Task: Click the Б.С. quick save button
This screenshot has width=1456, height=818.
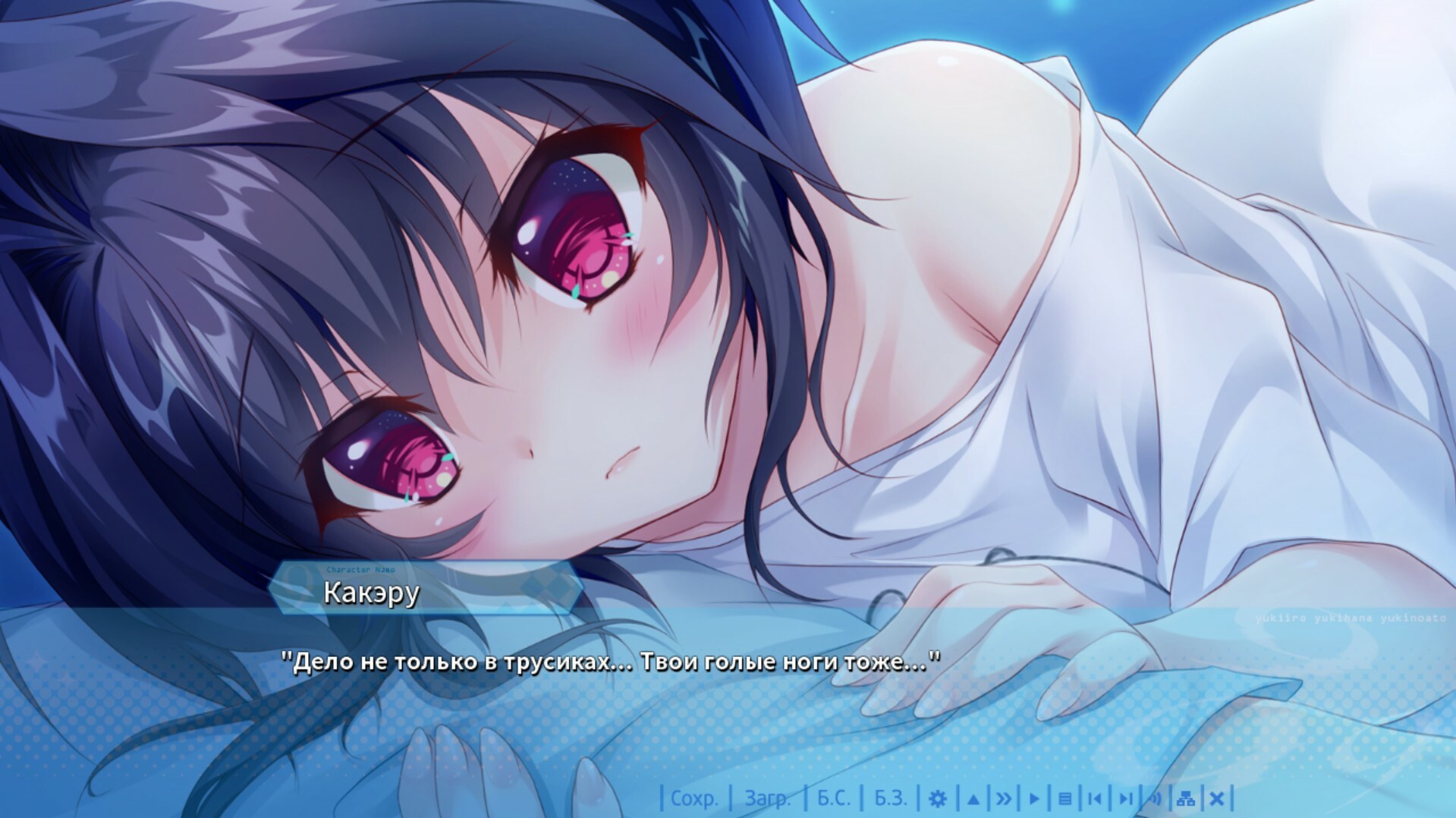Action: click(834, 798)
